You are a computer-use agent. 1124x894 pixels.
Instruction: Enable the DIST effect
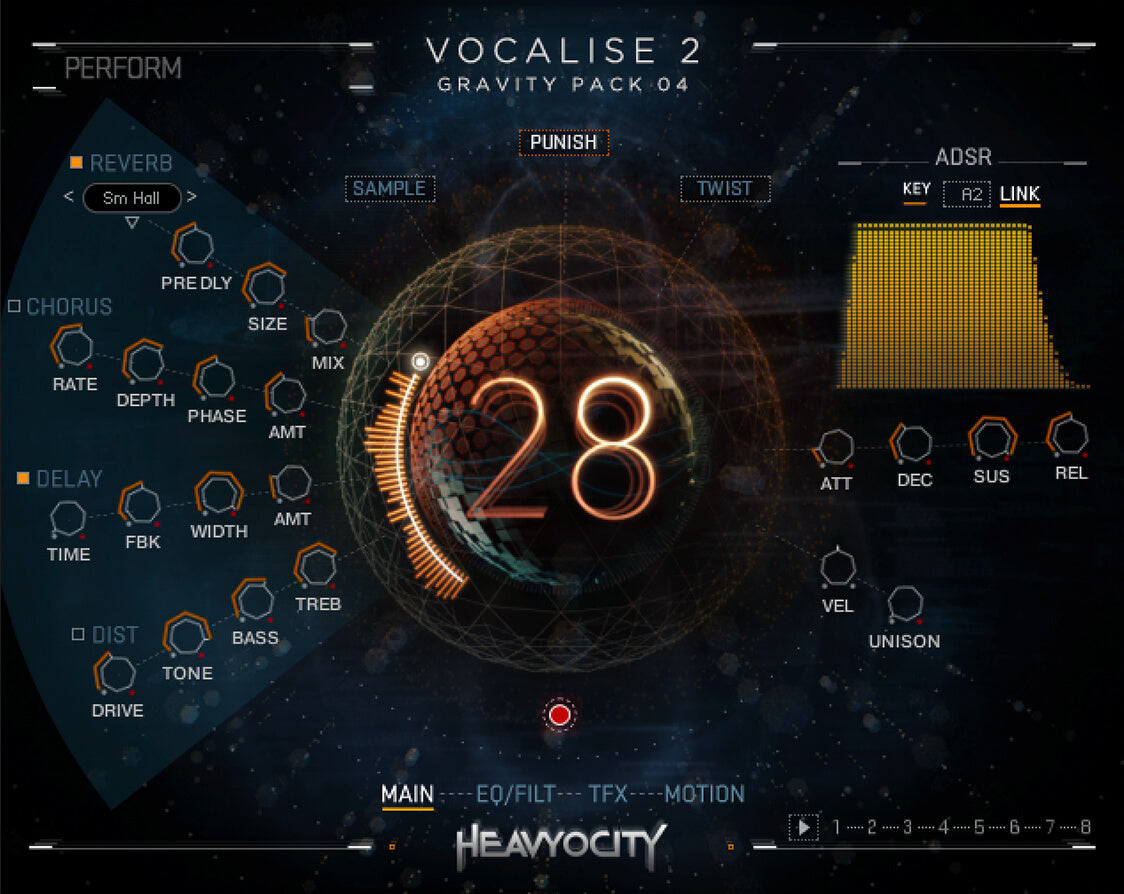click(78, 634)
